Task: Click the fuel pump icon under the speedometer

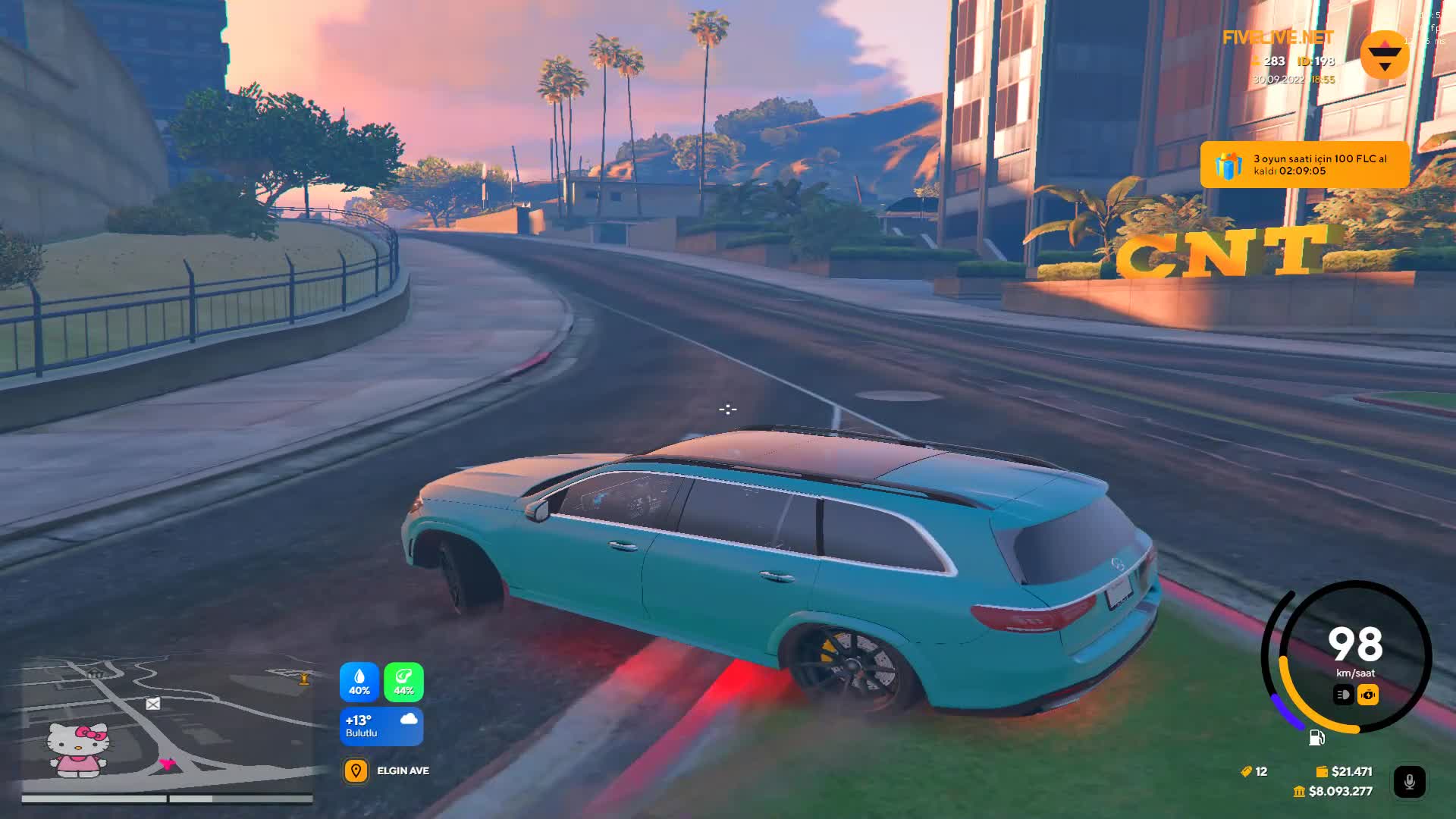Action: click(1316, 738)
